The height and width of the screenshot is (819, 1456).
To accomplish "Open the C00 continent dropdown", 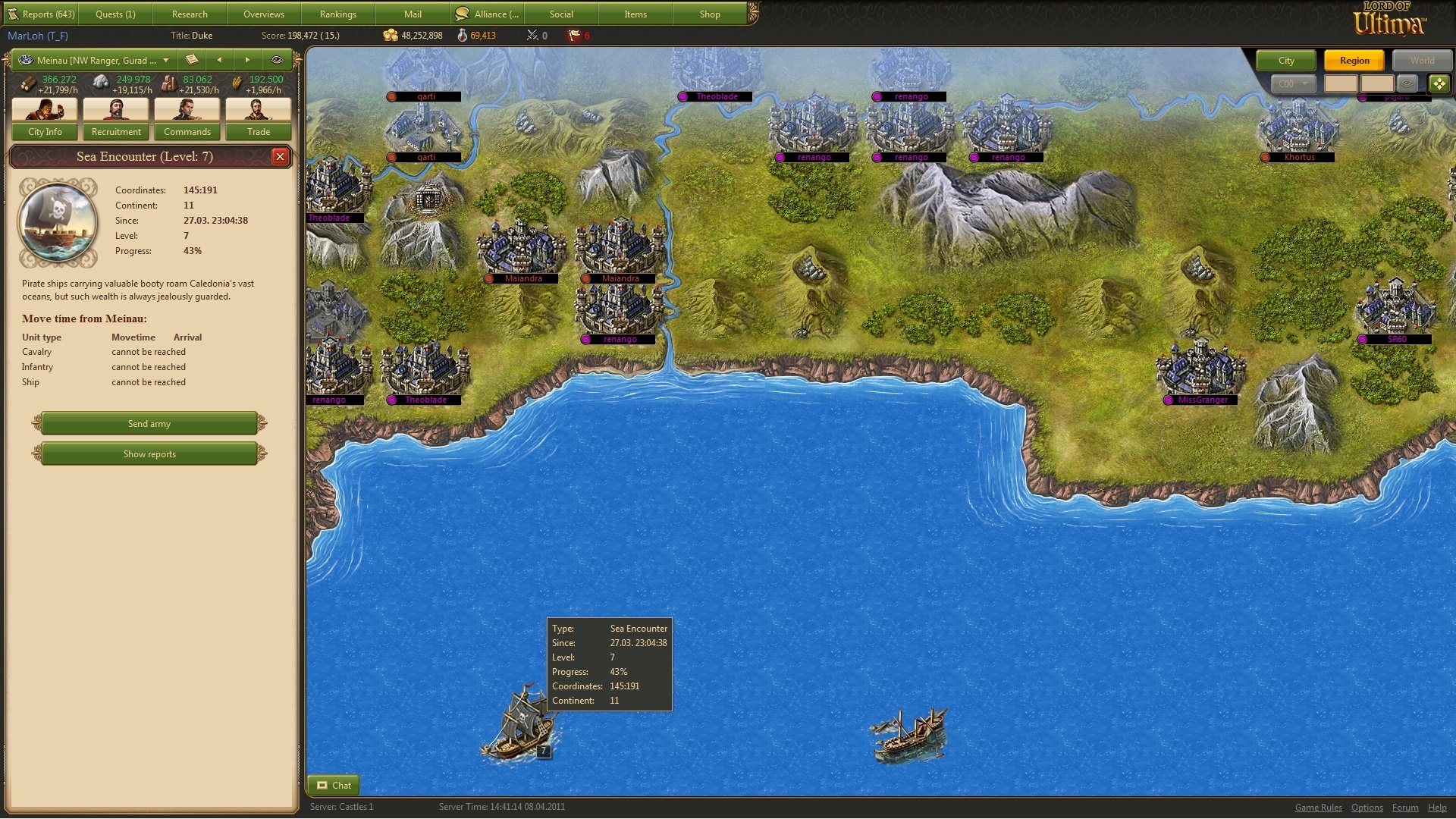I will [1294, 84].
